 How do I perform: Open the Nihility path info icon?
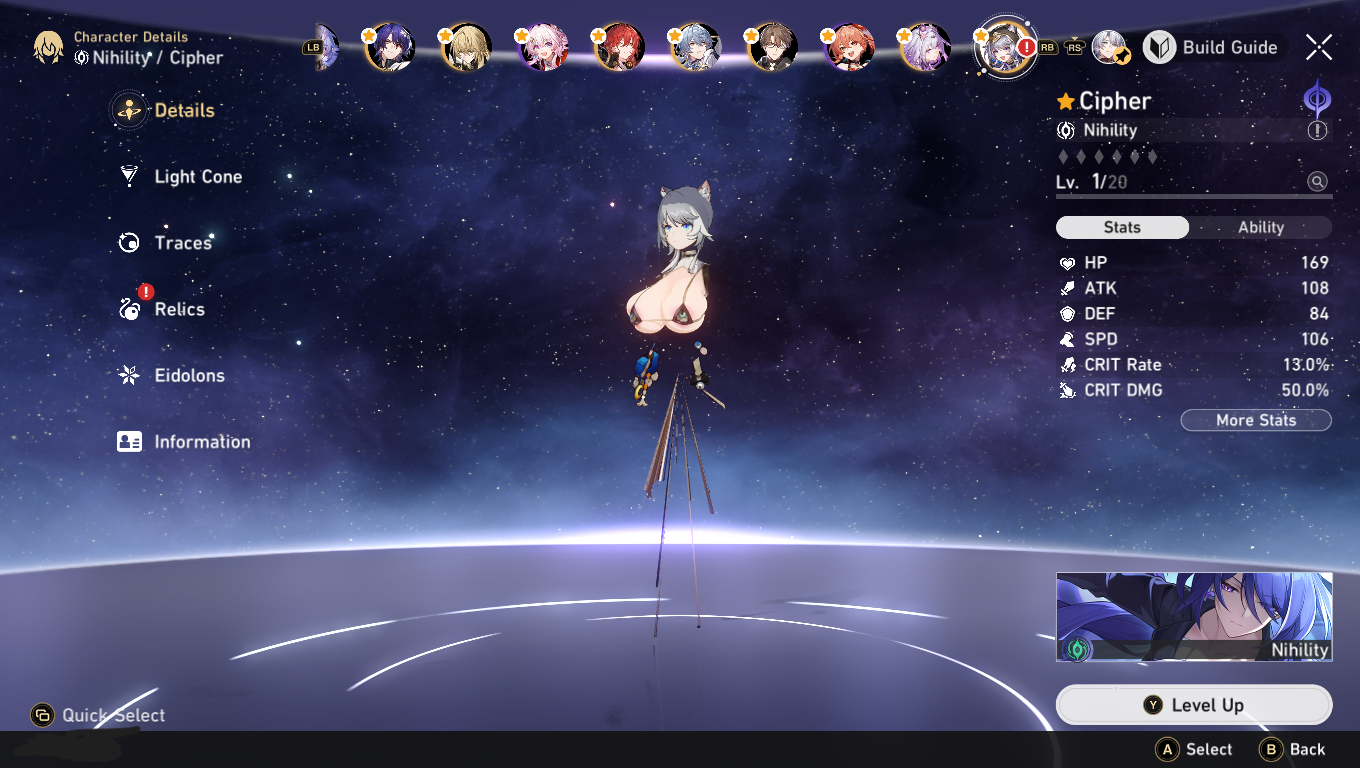[x=1317, y=130]
